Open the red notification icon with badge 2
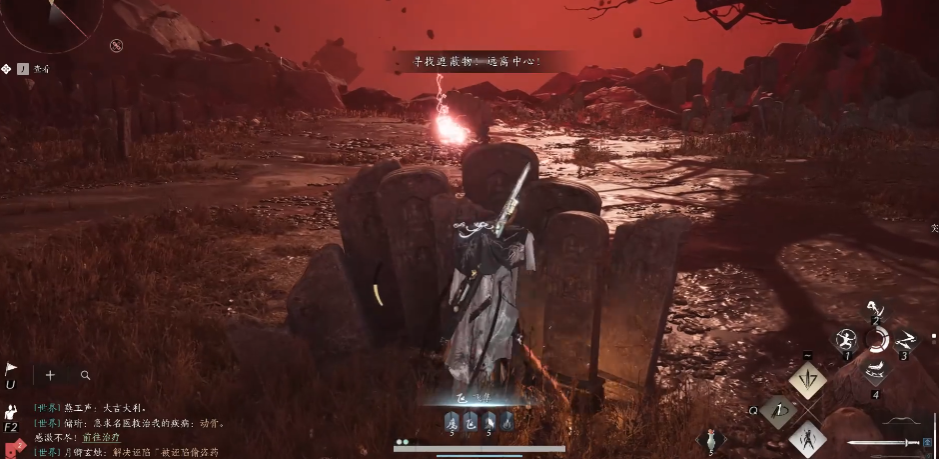Screen dimensions: 939x459 (x=12, y=446)
